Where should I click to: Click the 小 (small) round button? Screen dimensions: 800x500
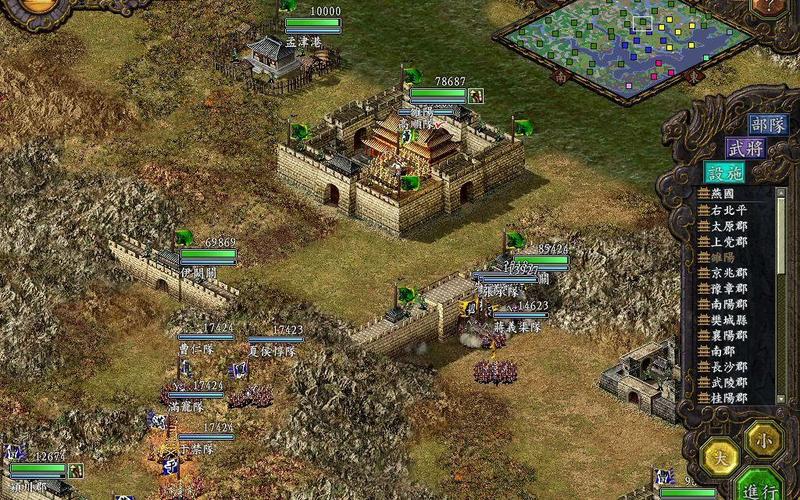click(x=762, y=438)
